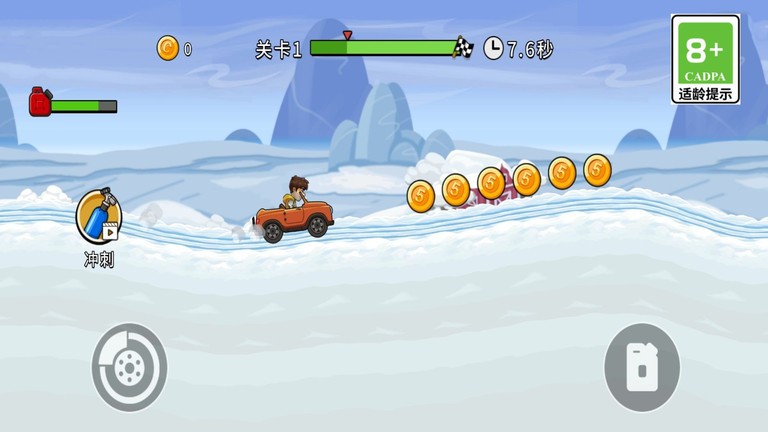768x432 pixels.
Task: Hit the gas canister pedal
Action: (641, 367)
